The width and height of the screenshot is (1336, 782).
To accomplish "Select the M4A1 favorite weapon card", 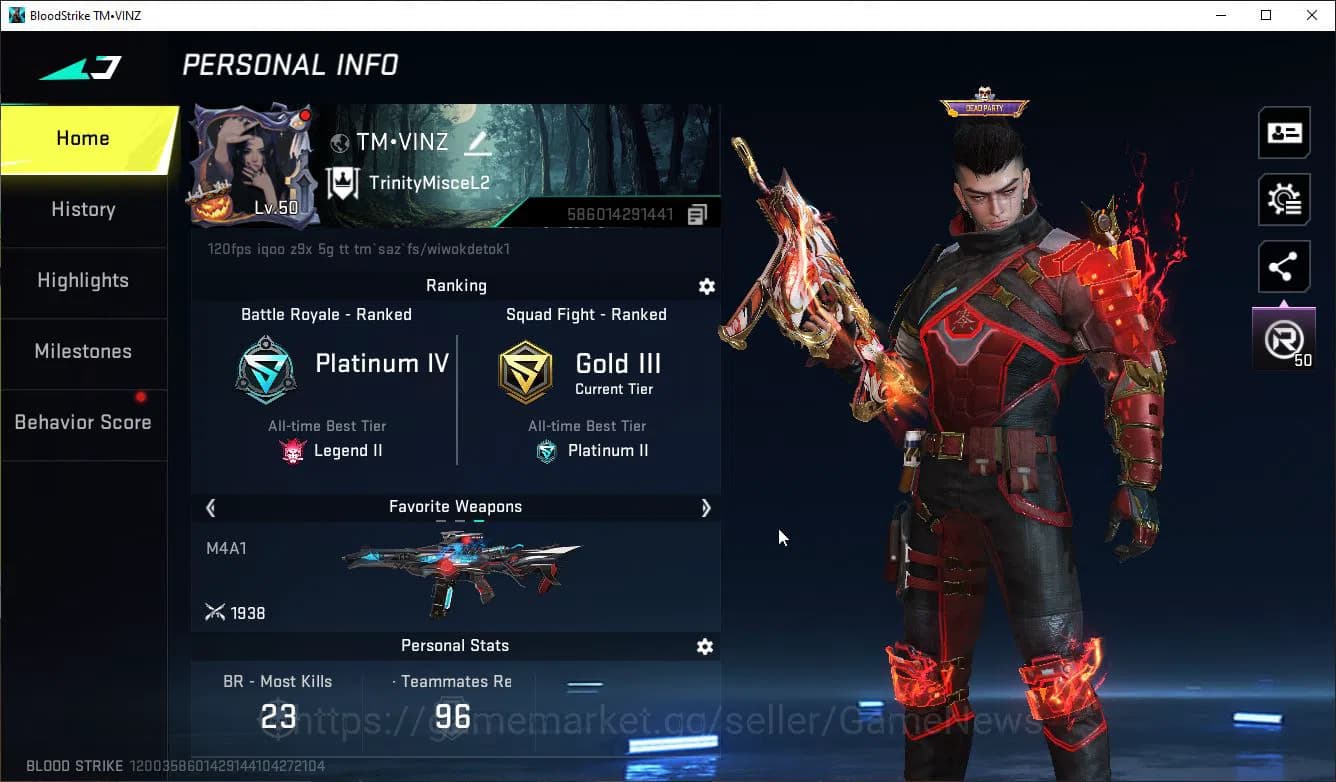I will point(455,577).
